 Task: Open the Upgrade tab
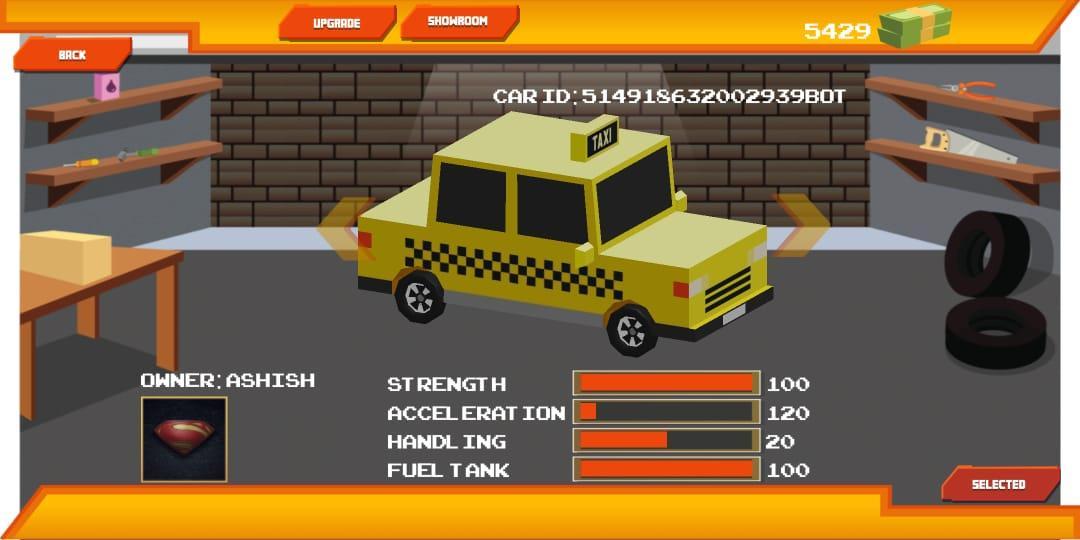(337, 23)
